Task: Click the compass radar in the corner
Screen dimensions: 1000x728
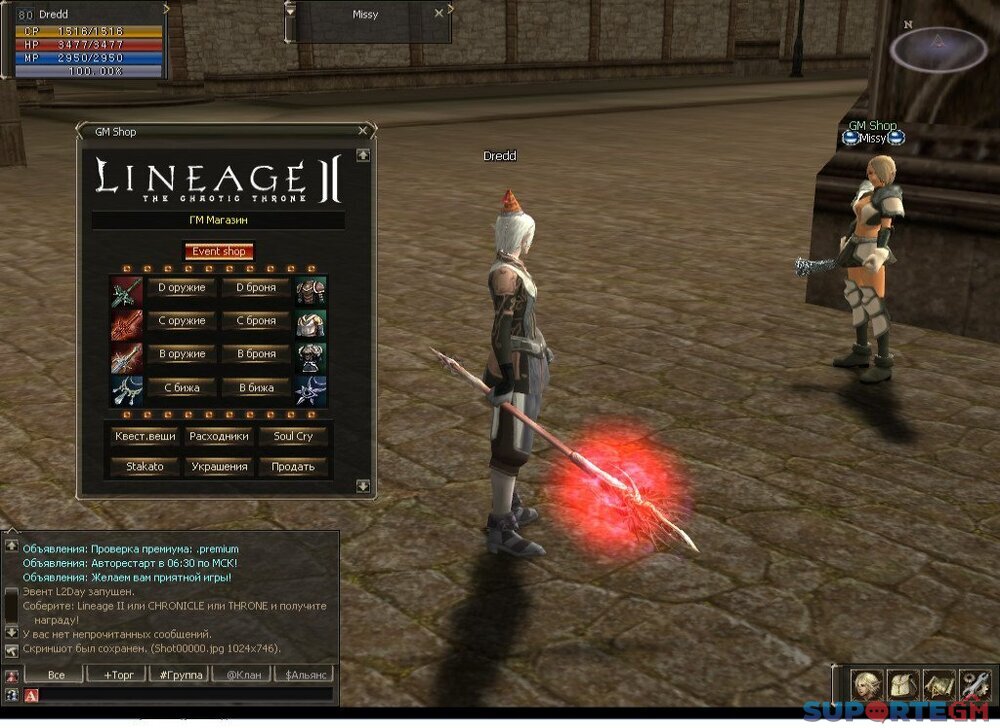Action: [x=938, y=48]
